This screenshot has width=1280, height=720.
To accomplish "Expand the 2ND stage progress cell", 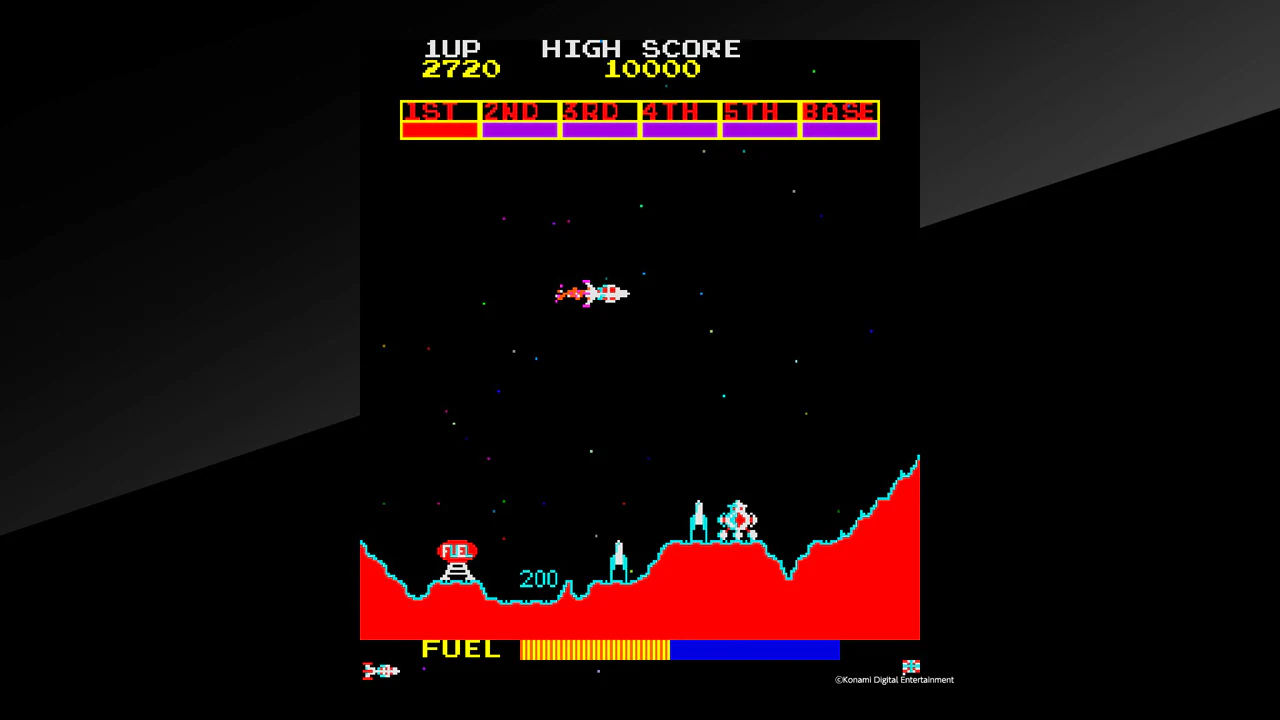I will click(x=518, y=120).
